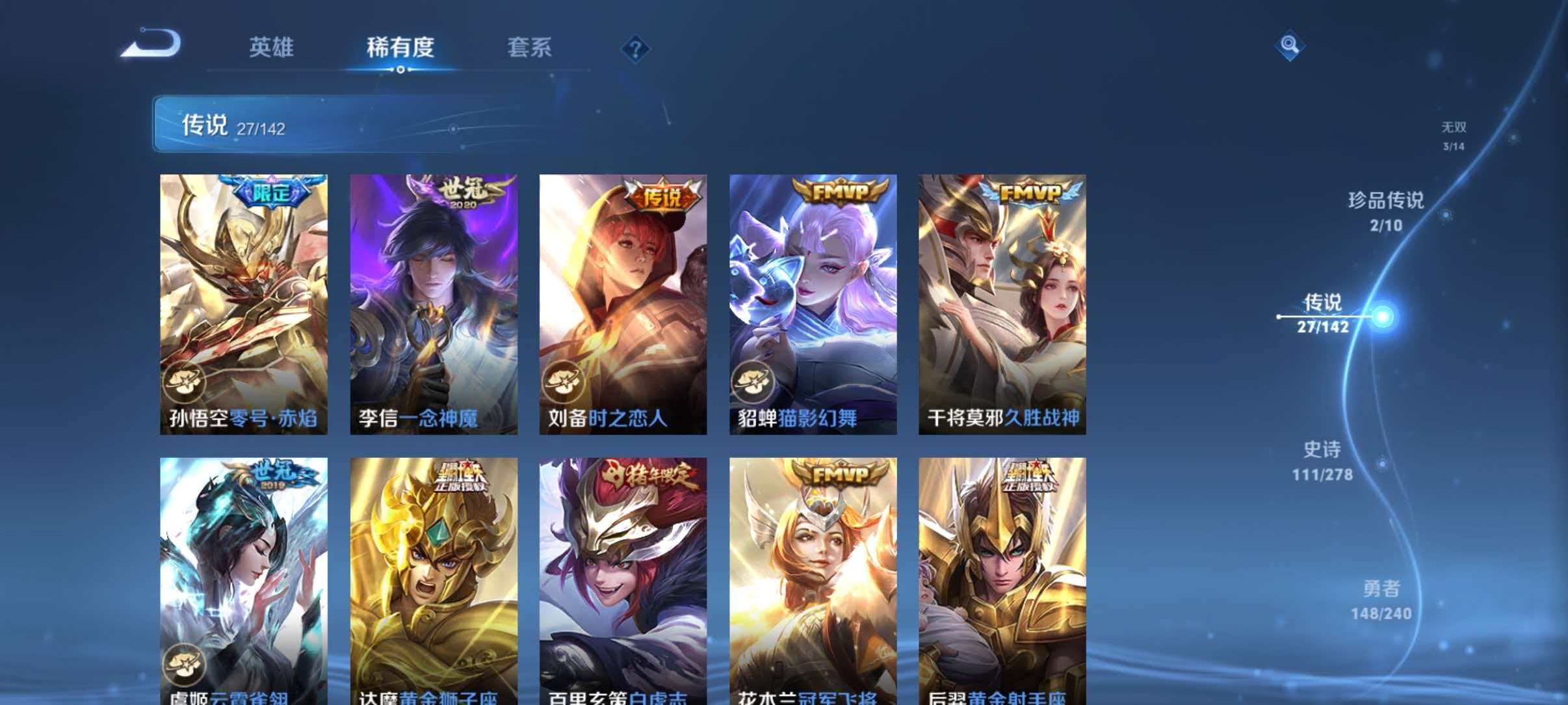Screen dimensions: 1568x705
Task: Switch to the 英雄 tab
Action: coord(271,47)
